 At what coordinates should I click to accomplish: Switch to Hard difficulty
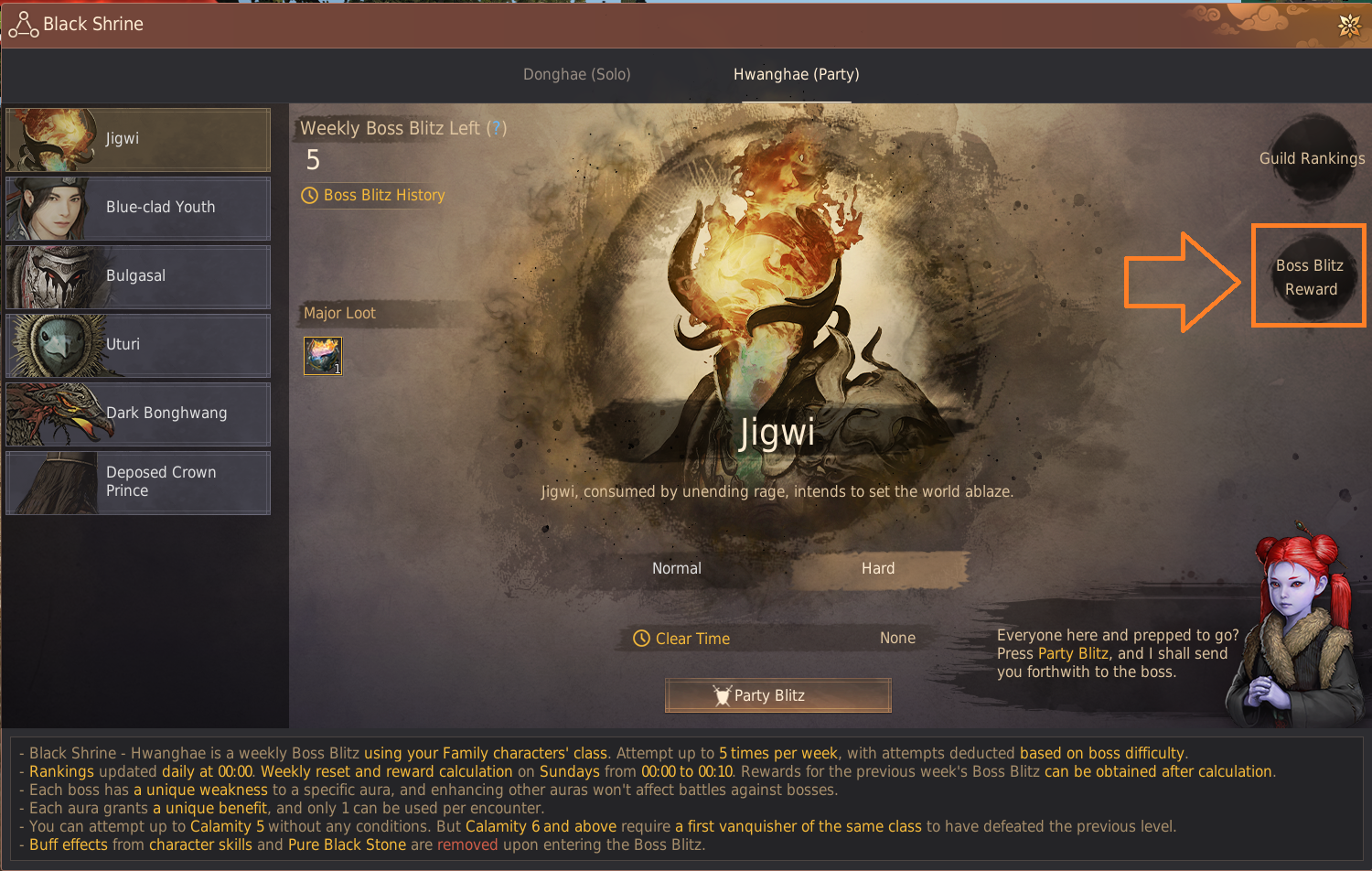877,567
